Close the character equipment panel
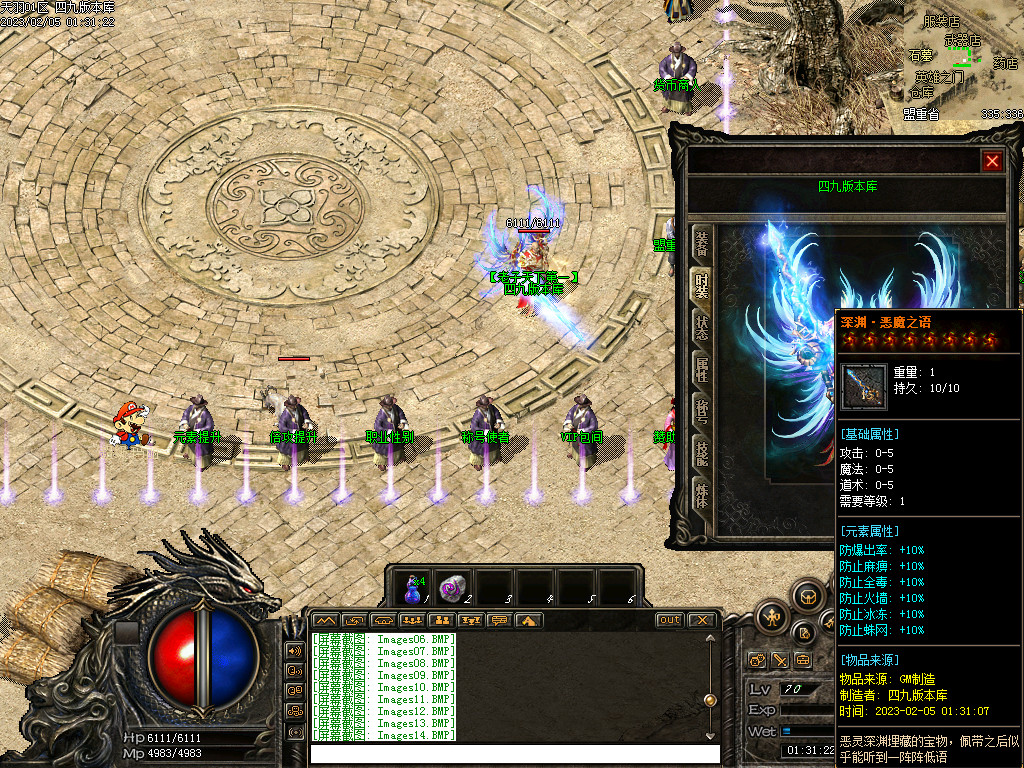1024x768 pixels. click(991, 161)
